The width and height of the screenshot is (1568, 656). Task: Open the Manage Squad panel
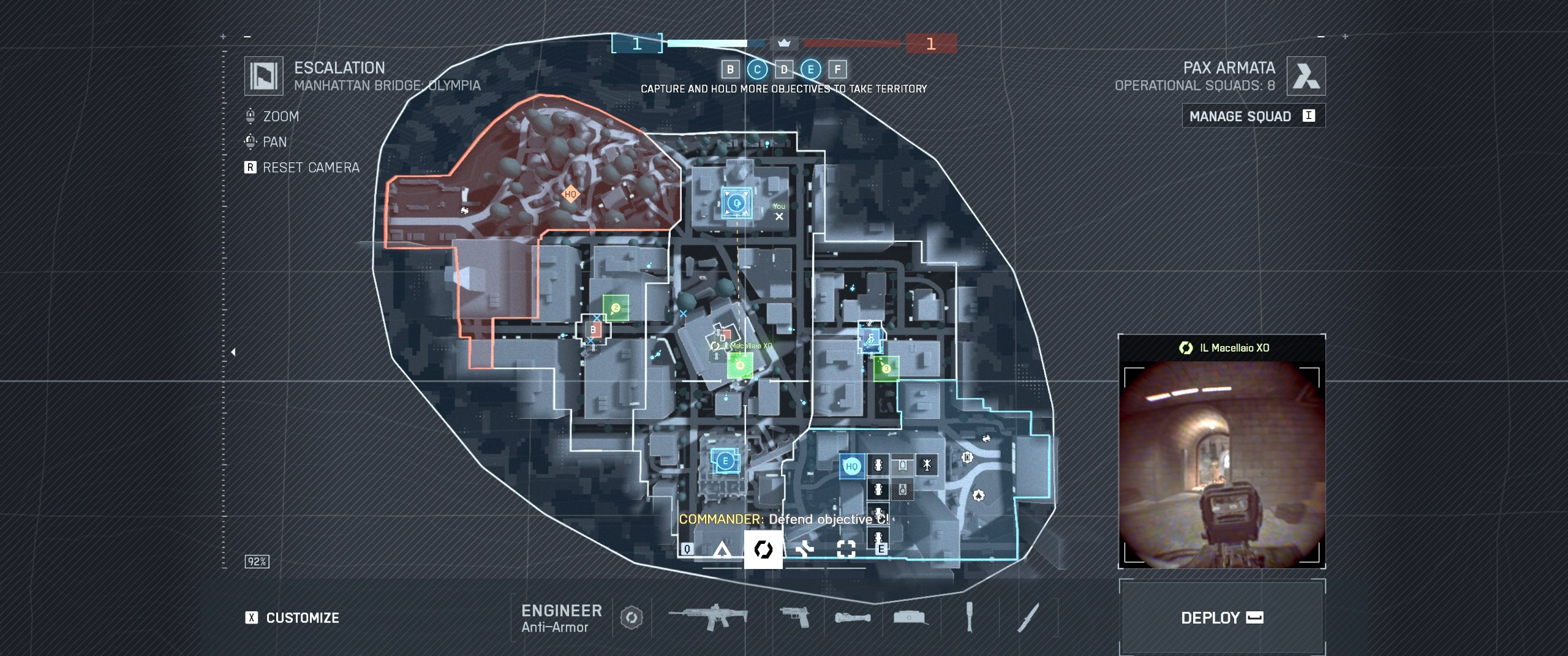(1253, 116)
